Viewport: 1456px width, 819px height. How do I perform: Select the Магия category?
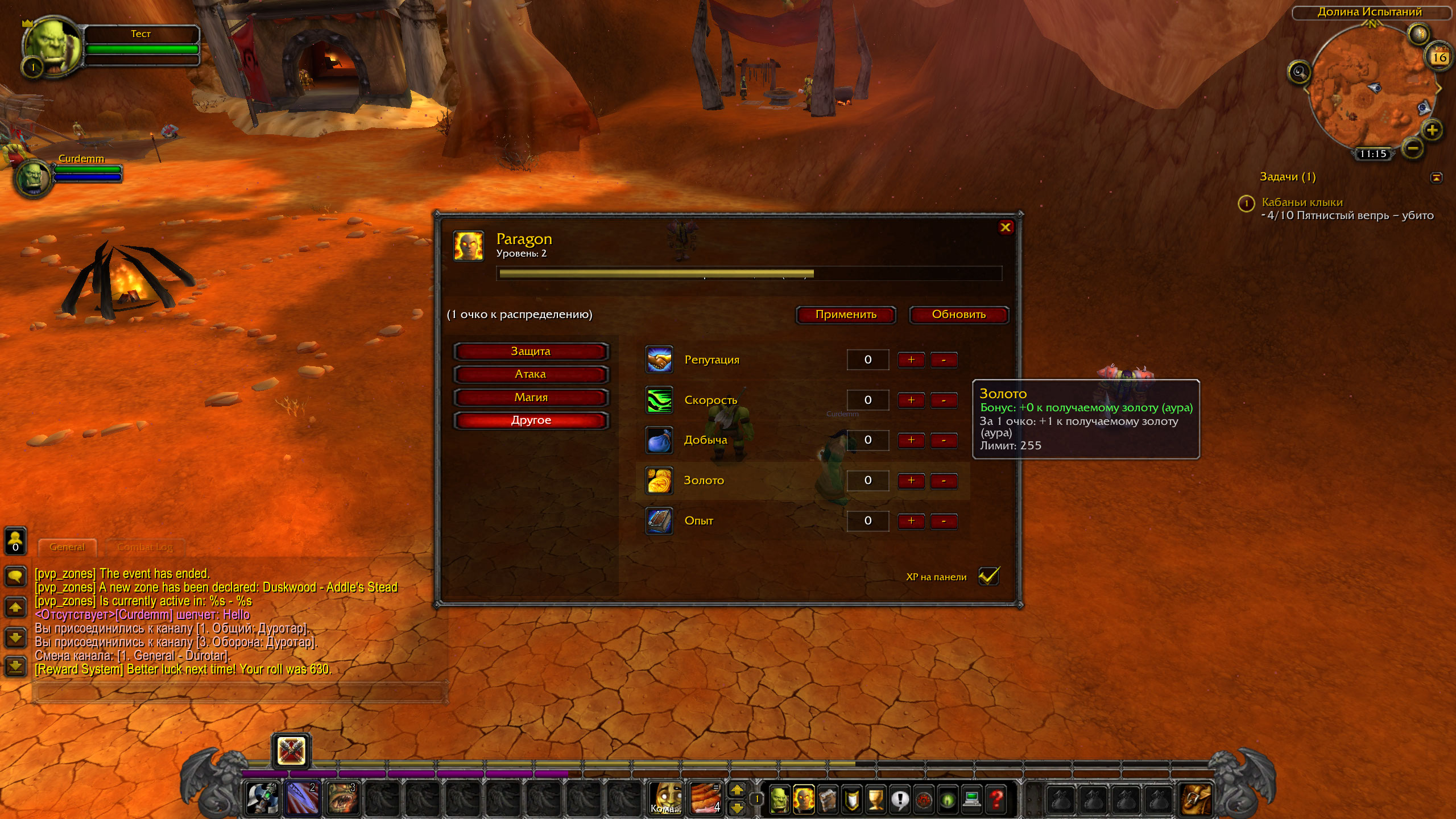click(531, 398)
